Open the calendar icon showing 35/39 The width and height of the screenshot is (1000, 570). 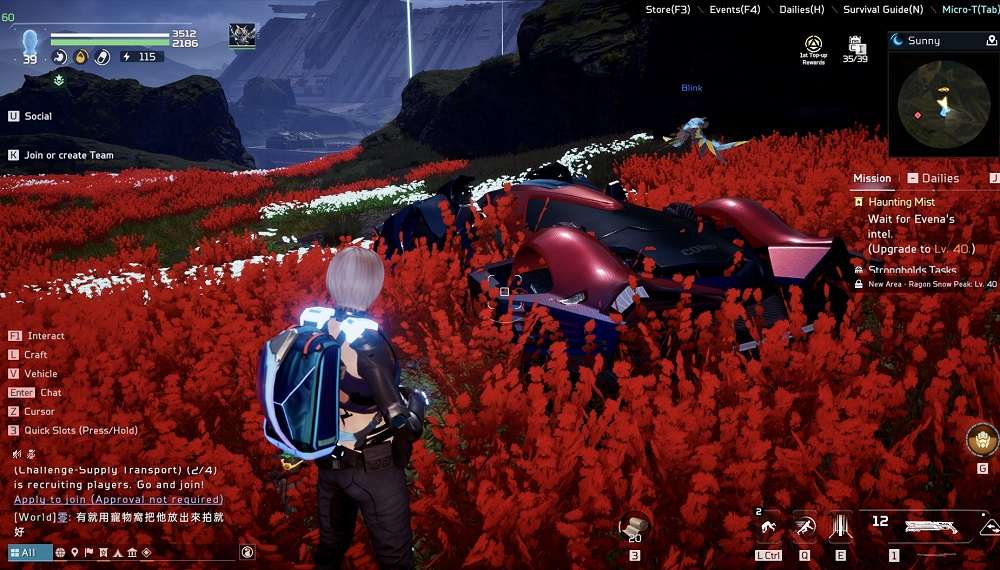856,48
